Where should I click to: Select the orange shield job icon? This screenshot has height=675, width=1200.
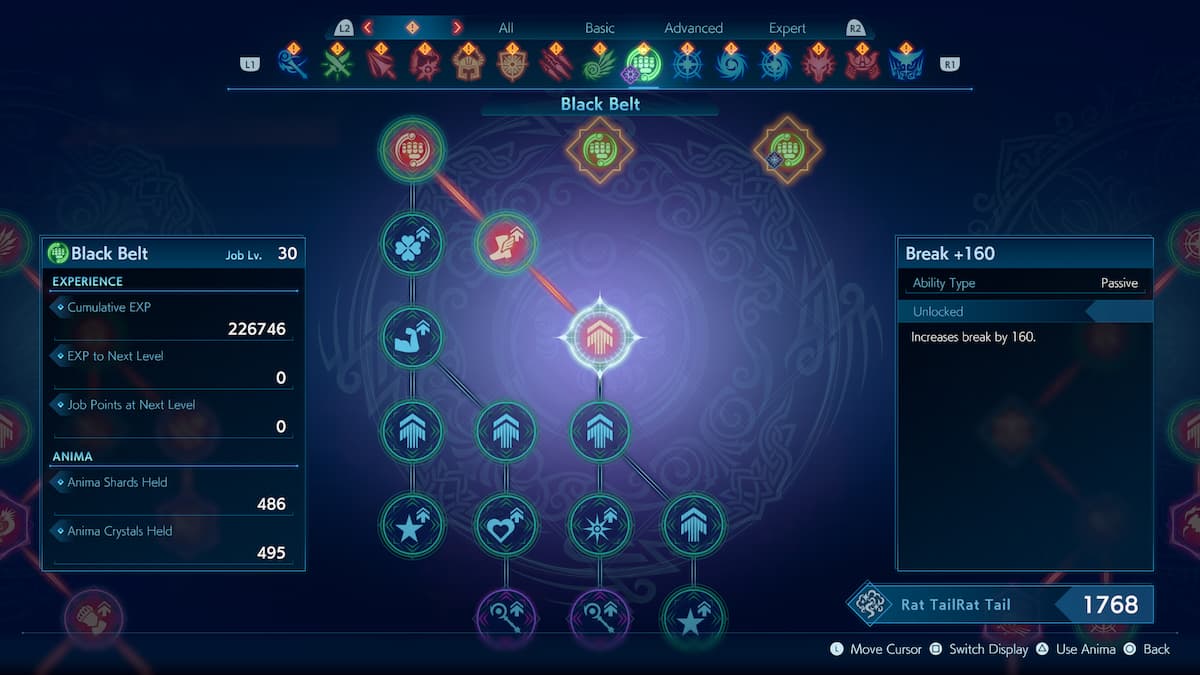[x=512, y=64]
